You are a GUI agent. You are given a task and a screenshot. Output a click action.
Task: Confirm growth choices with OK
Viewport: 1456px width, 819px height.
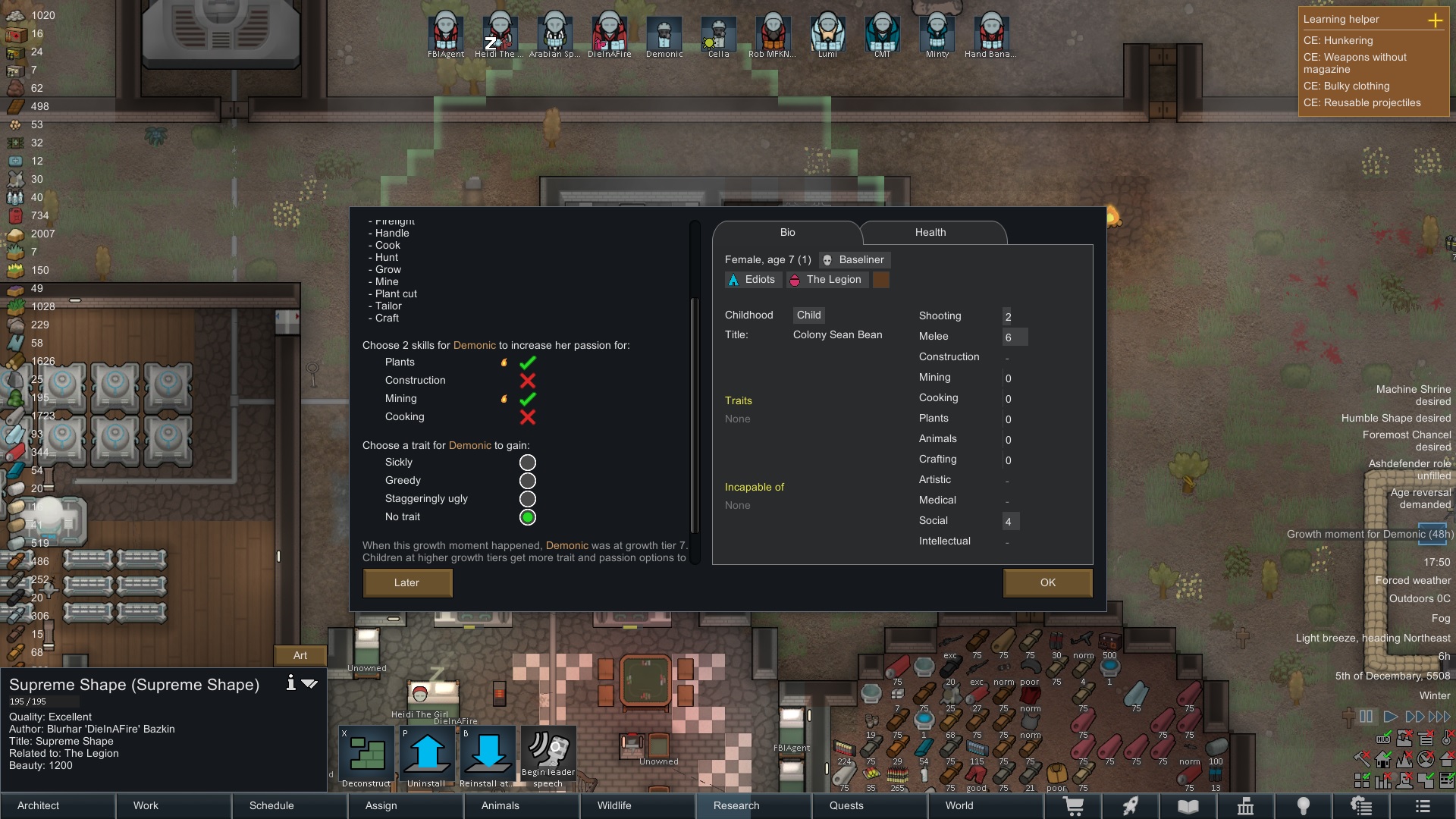point(1047,582)
